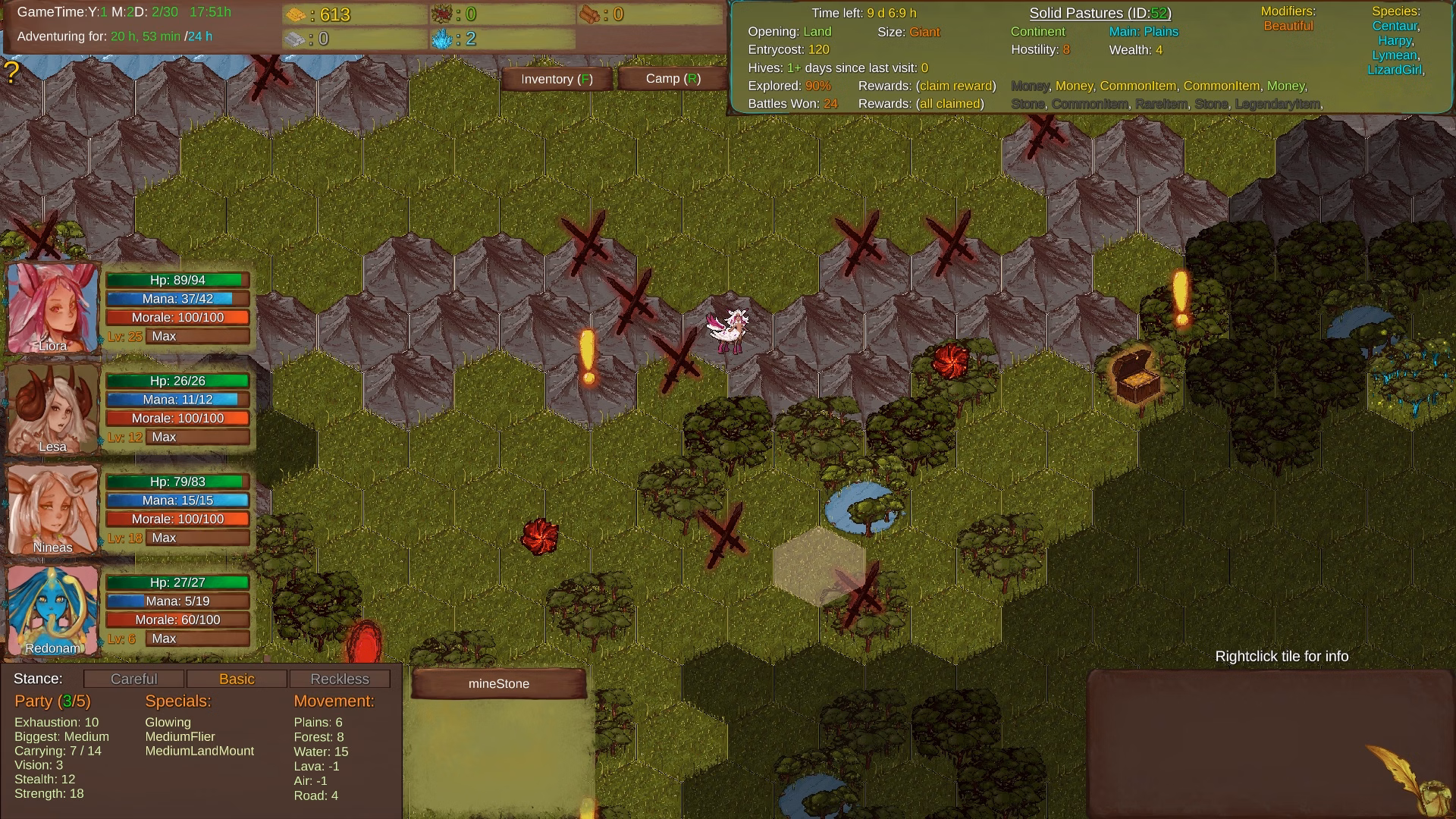Open the yellow question mark help
Viewport: 1456px width, 819px height.
coord(11,73)
